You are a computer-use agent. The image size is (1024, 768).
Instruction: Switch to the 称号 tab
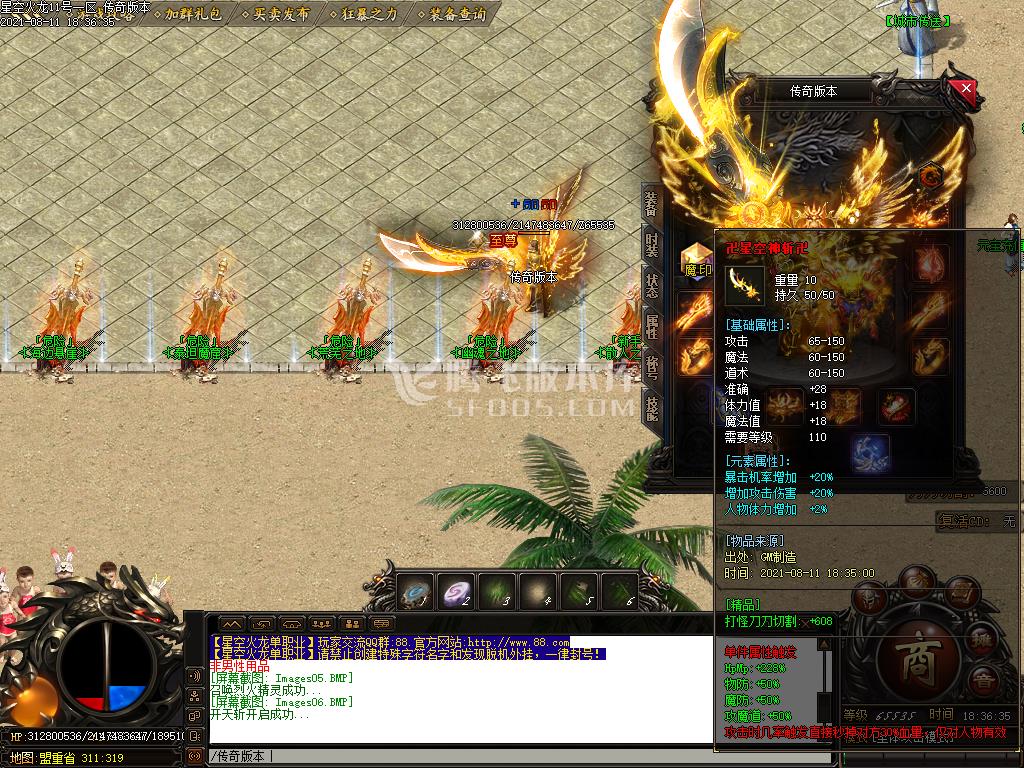651,368
